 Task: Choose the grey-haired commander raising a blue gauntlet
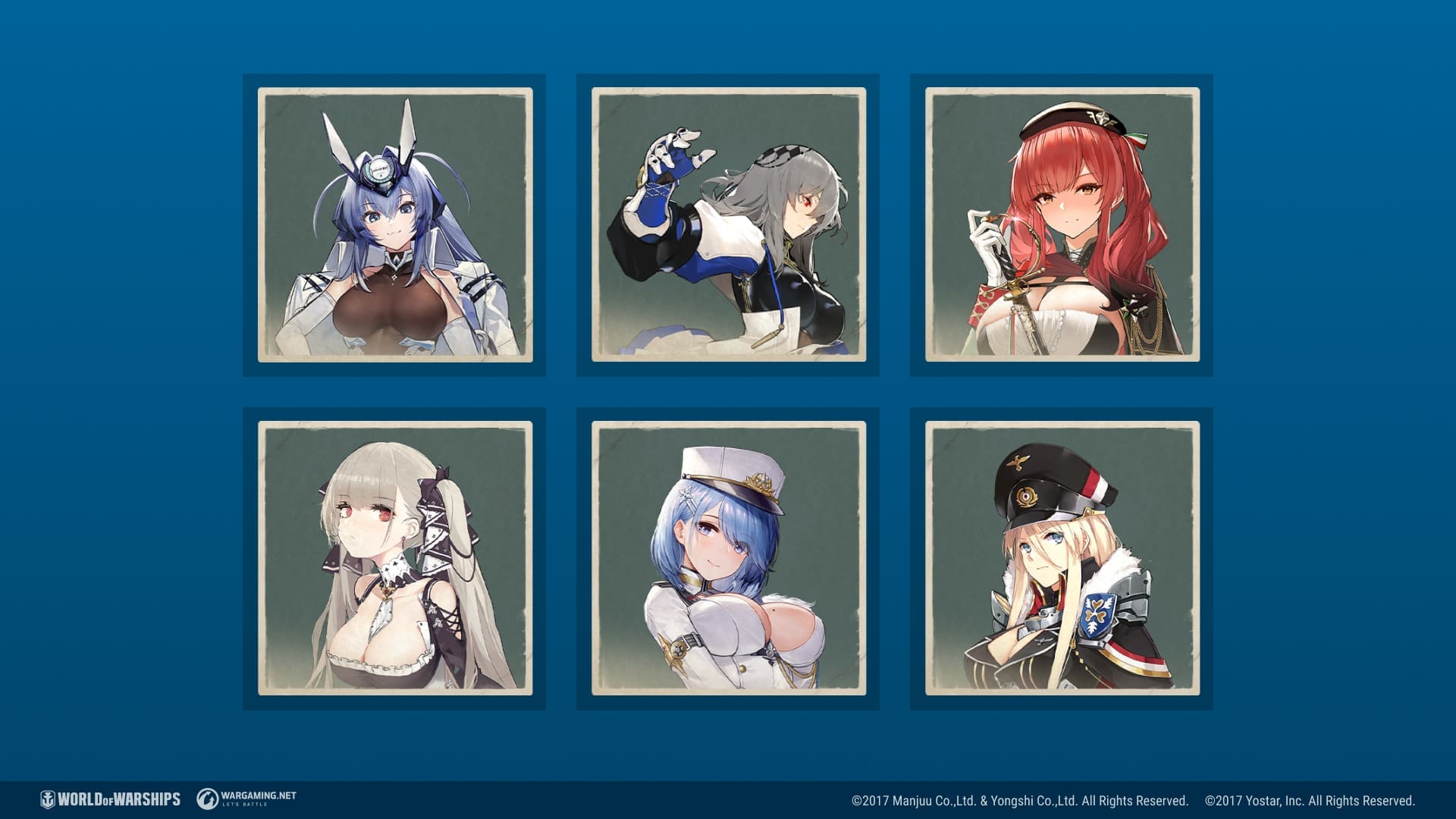(x=728, y=224)
